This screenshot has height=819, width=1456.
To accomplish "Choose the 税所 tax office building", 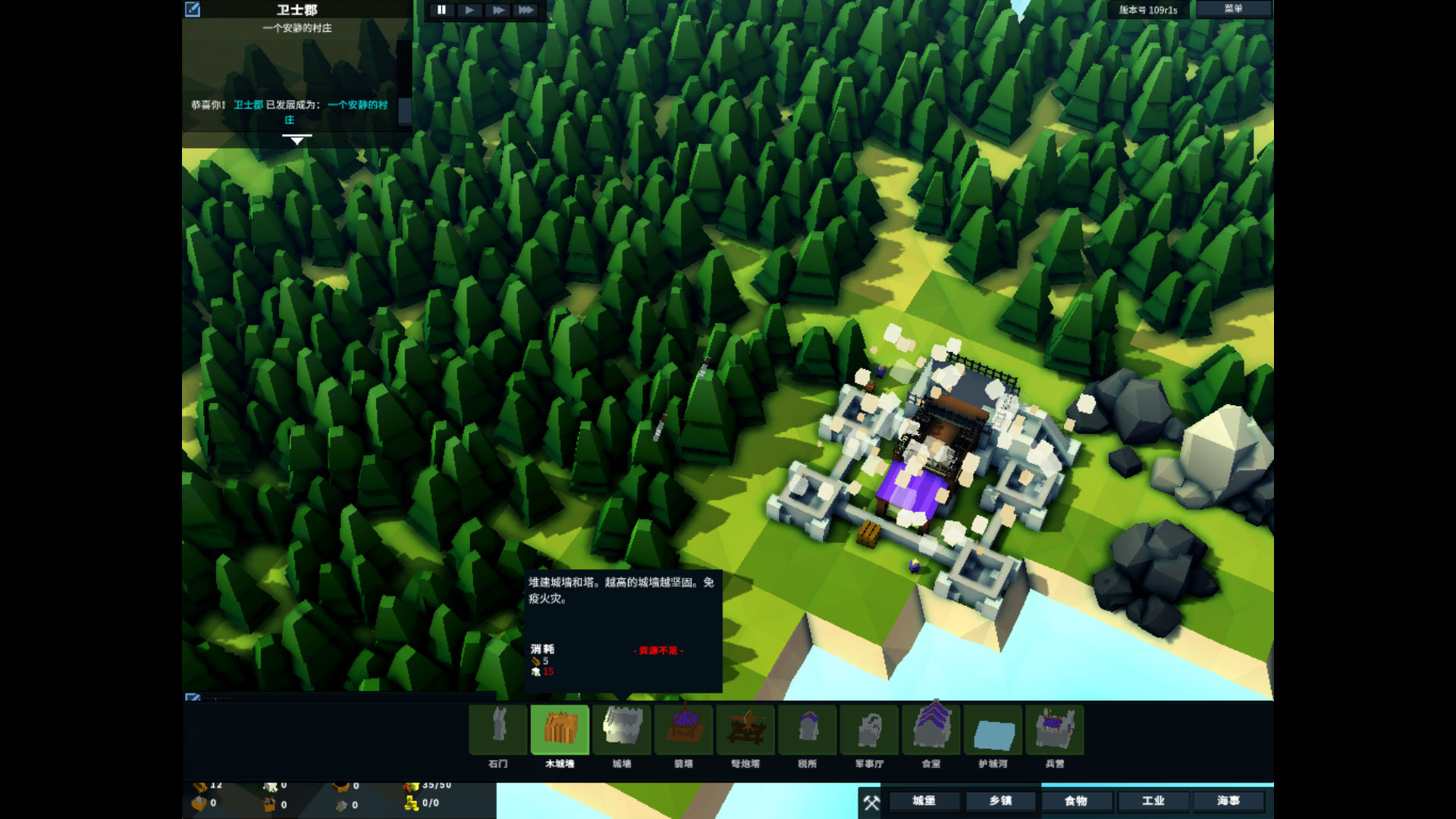I will (x=808, y=730).
